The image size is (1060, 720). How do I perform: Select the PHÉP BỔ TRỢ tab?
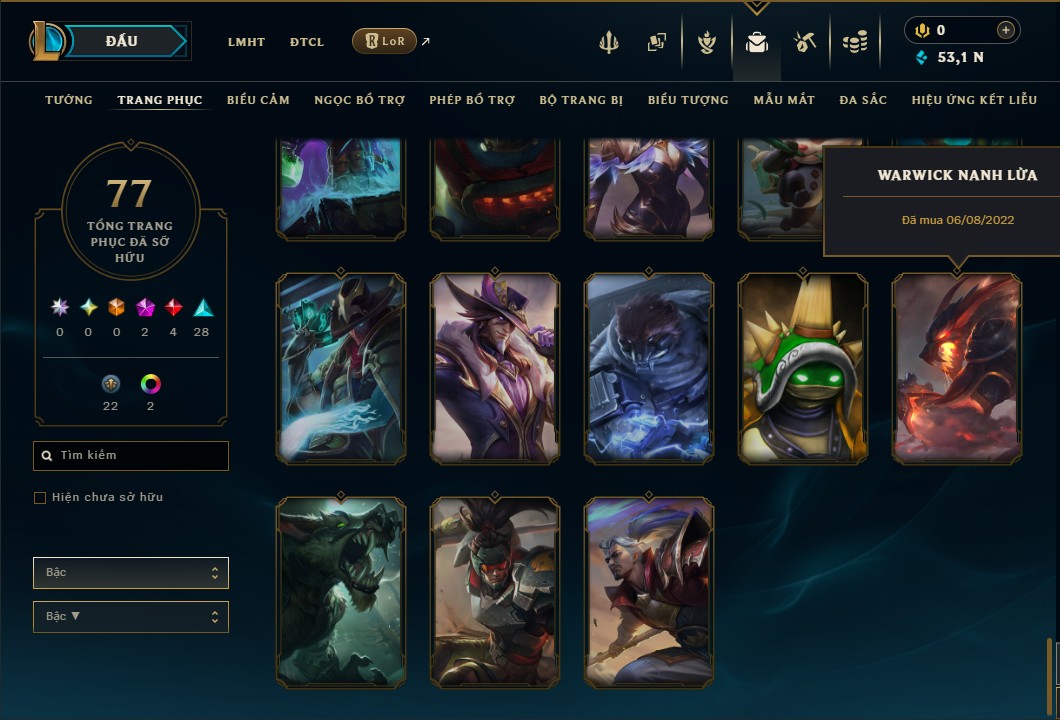tap(472, 100)
